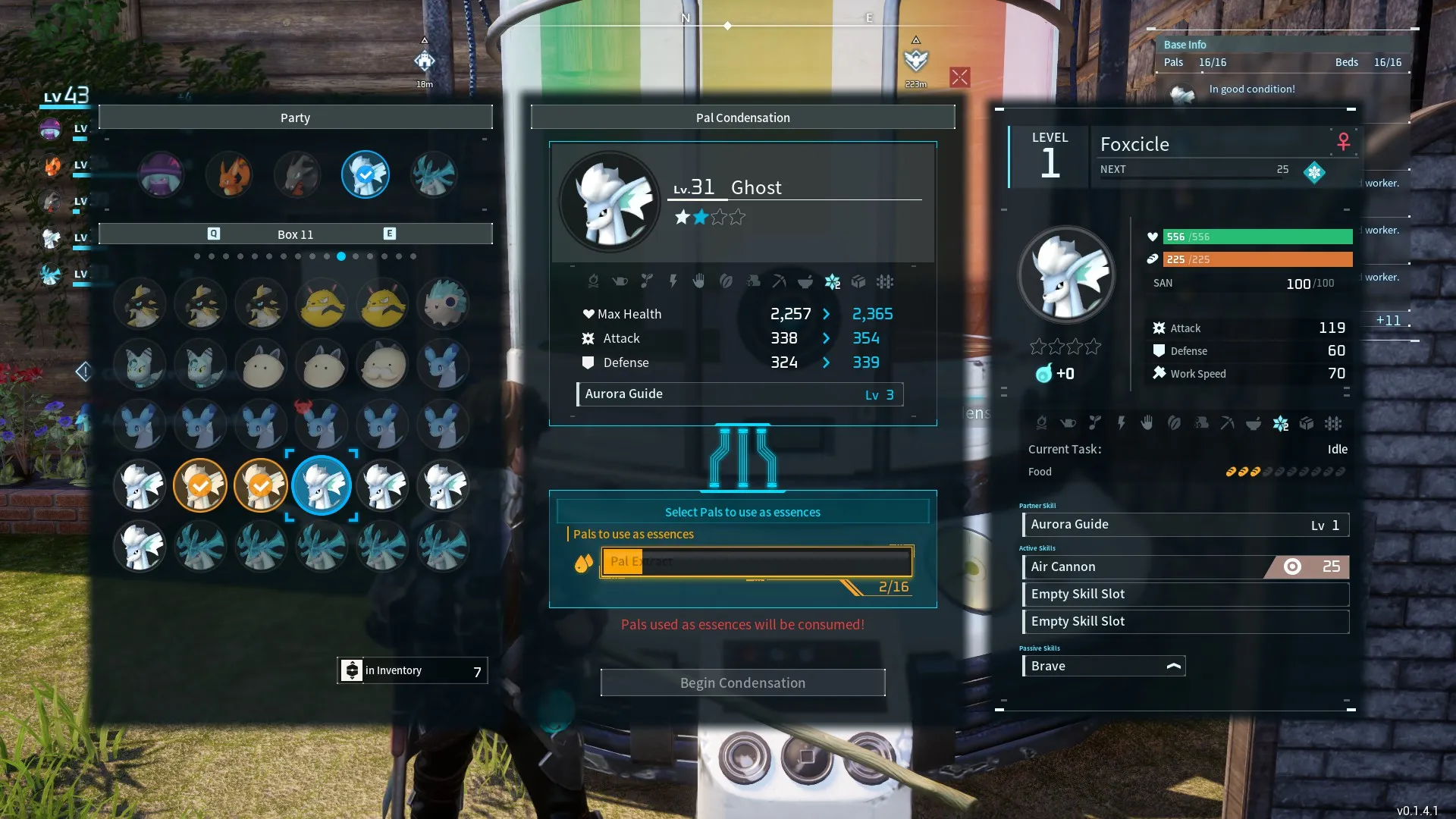Choose the orange fox Pal in Party

click(x=229, y=174)
